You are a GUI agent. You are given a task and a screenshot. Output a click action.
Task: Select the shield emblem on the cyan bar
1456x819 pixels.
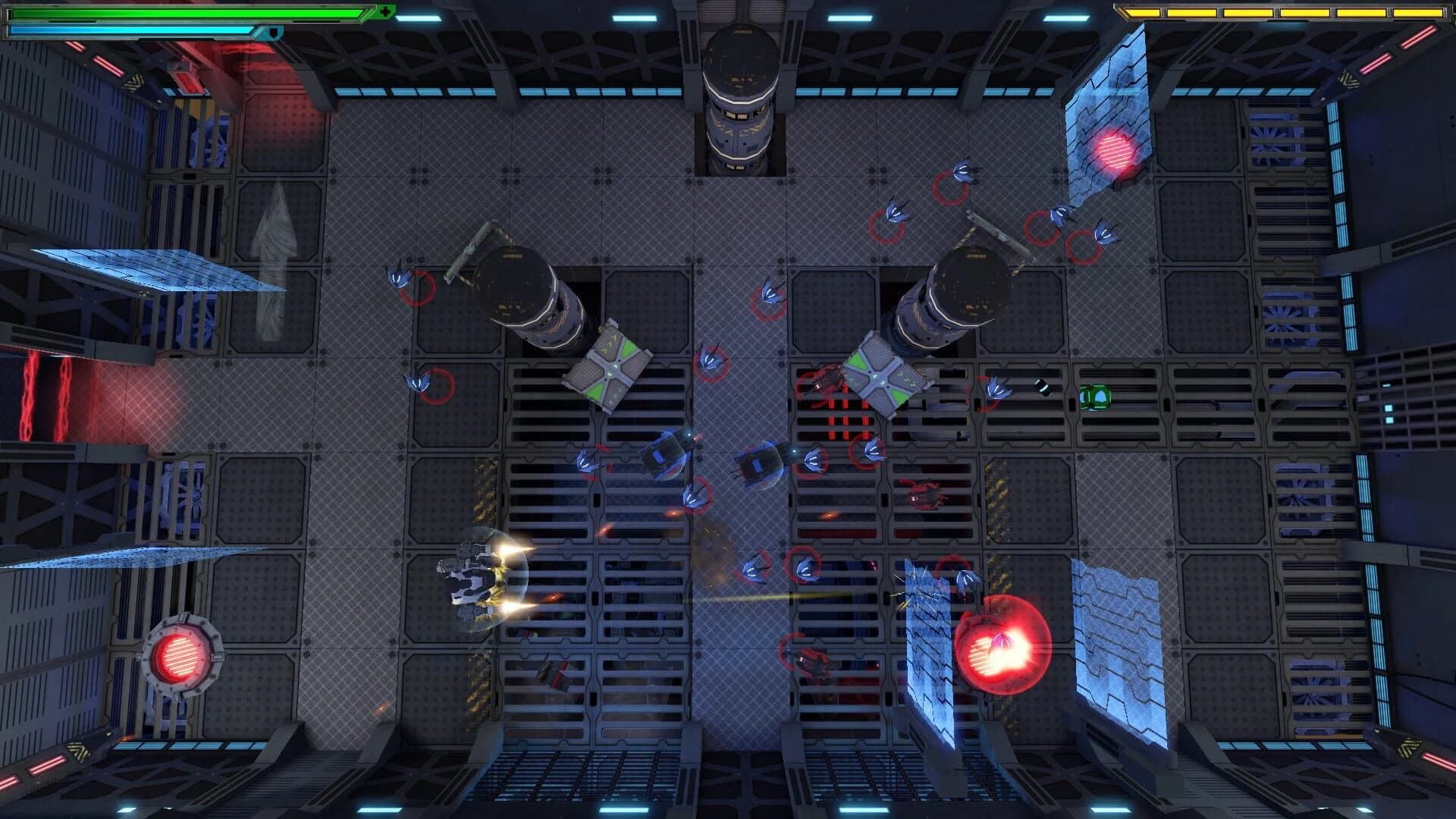[x=271, y=32]
